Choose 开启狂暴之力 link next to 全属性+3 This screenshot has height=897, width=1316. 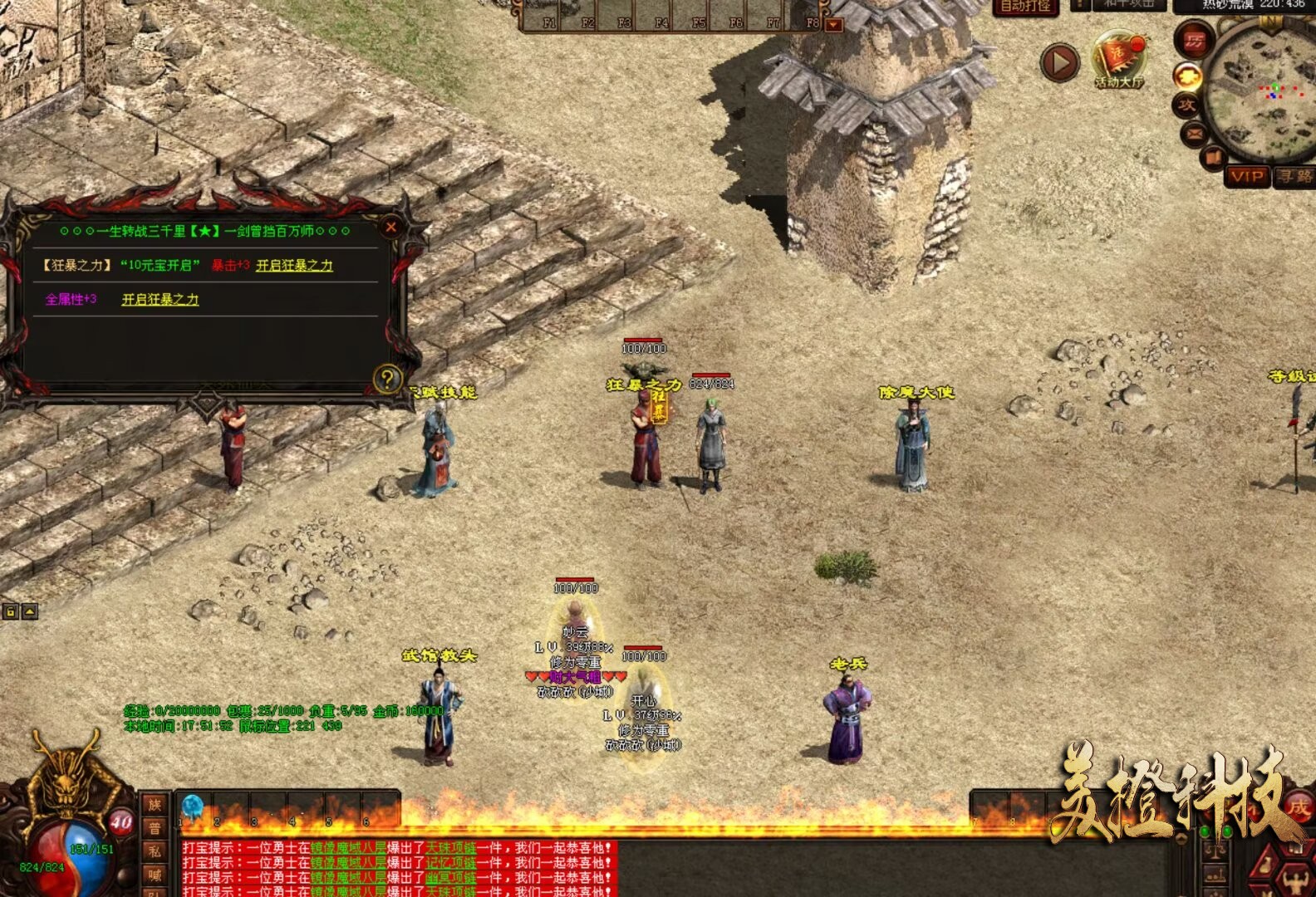(160, 299)
